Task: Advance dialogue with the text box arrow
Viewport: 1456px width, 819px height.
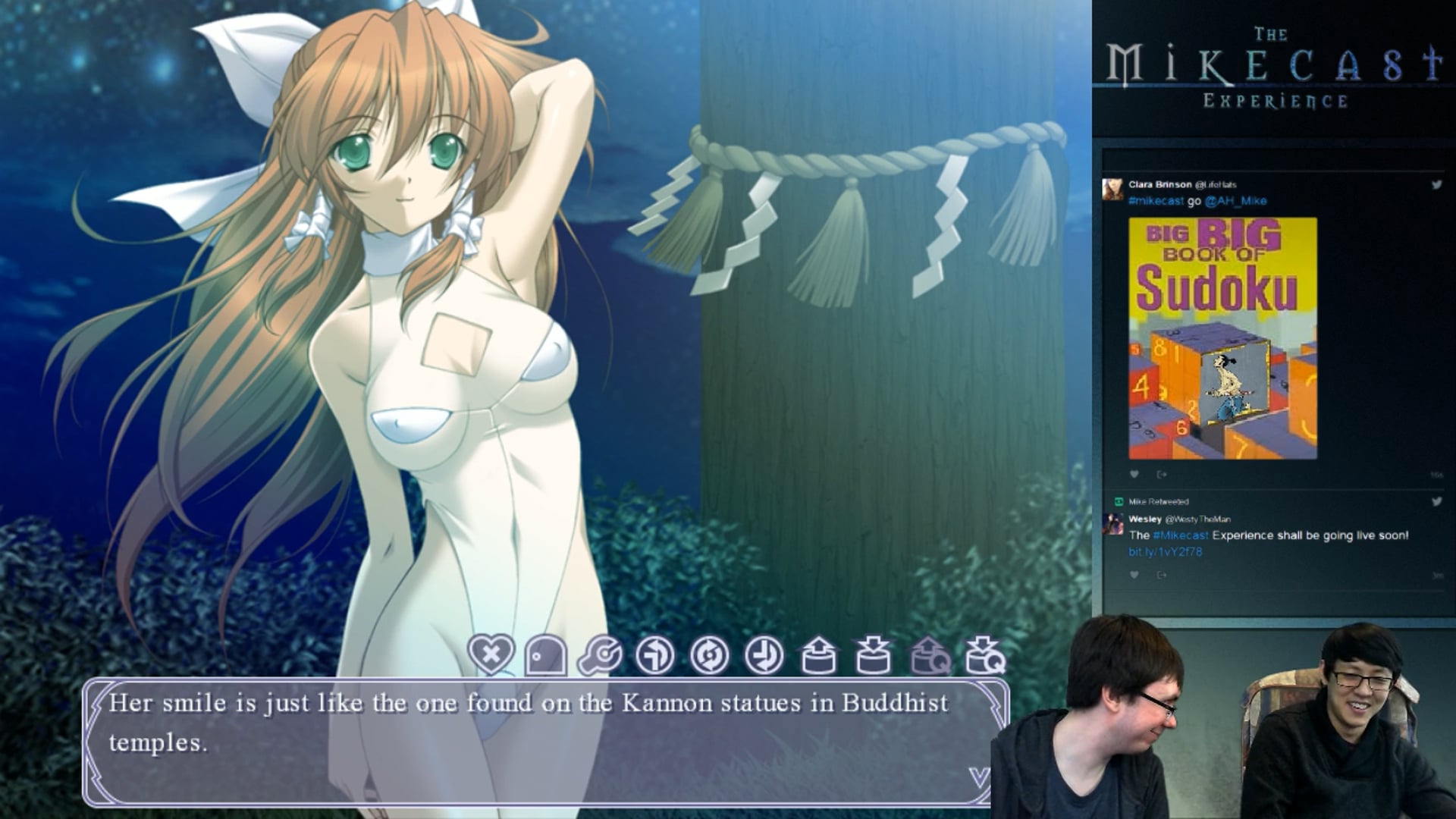Action: [x=979, y=777]
